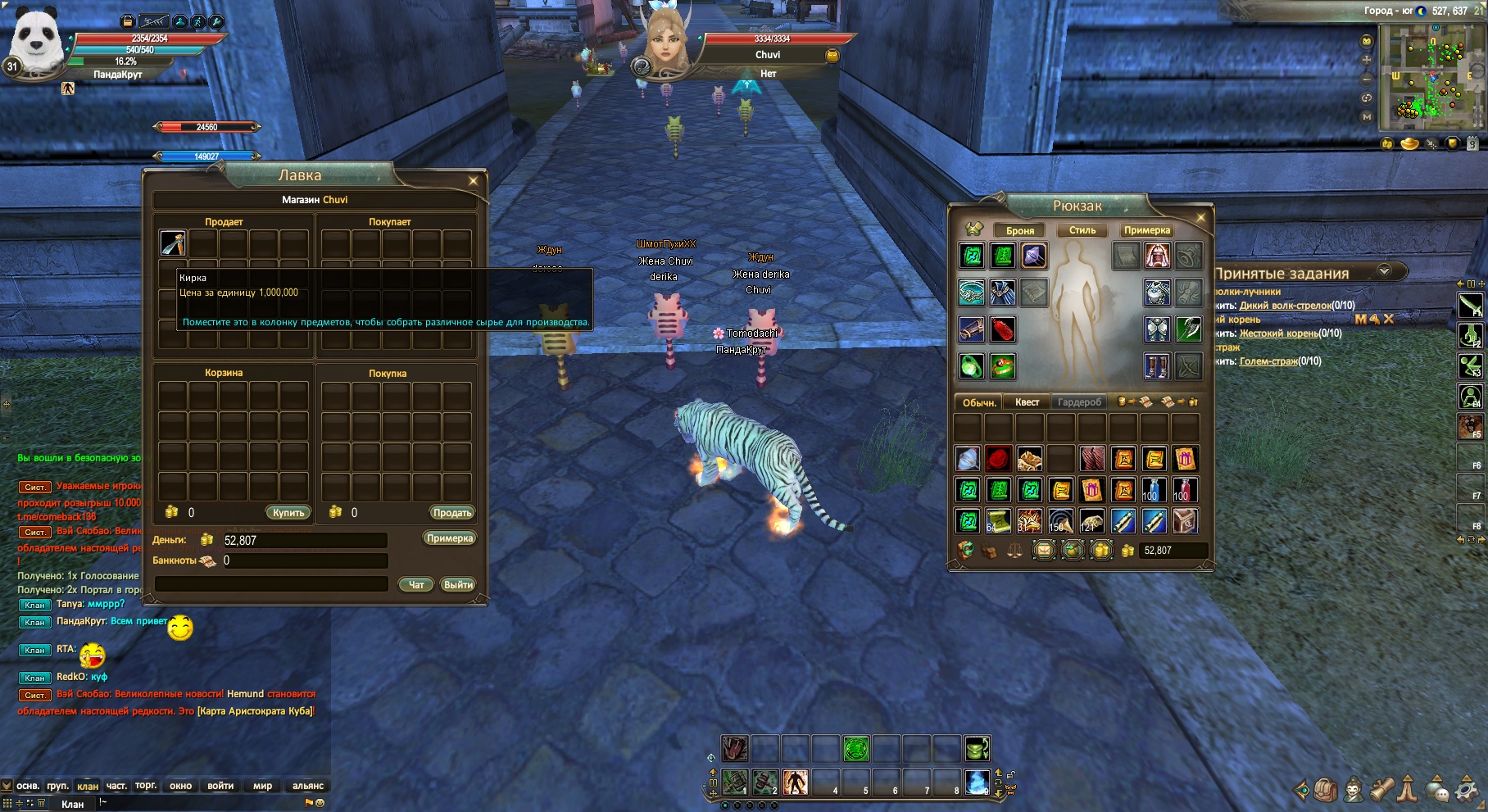This screenshot has height=812, width=1488.
Task: Switch to the Квест inventory tab
Action: tap(1027, 402)
